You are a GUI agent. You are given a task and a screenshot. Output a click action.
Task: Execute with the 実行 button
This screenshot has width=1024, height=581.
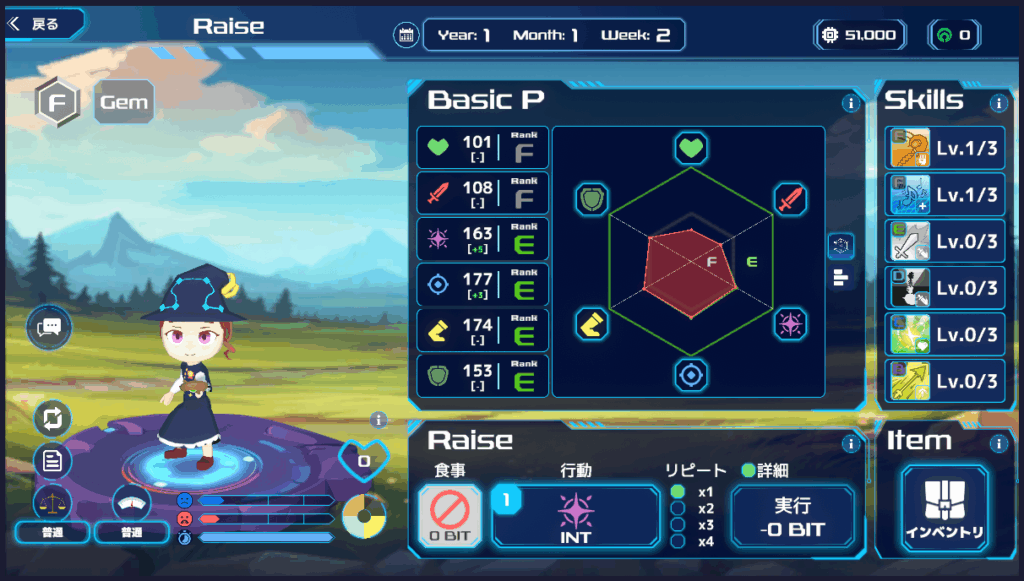792,516
